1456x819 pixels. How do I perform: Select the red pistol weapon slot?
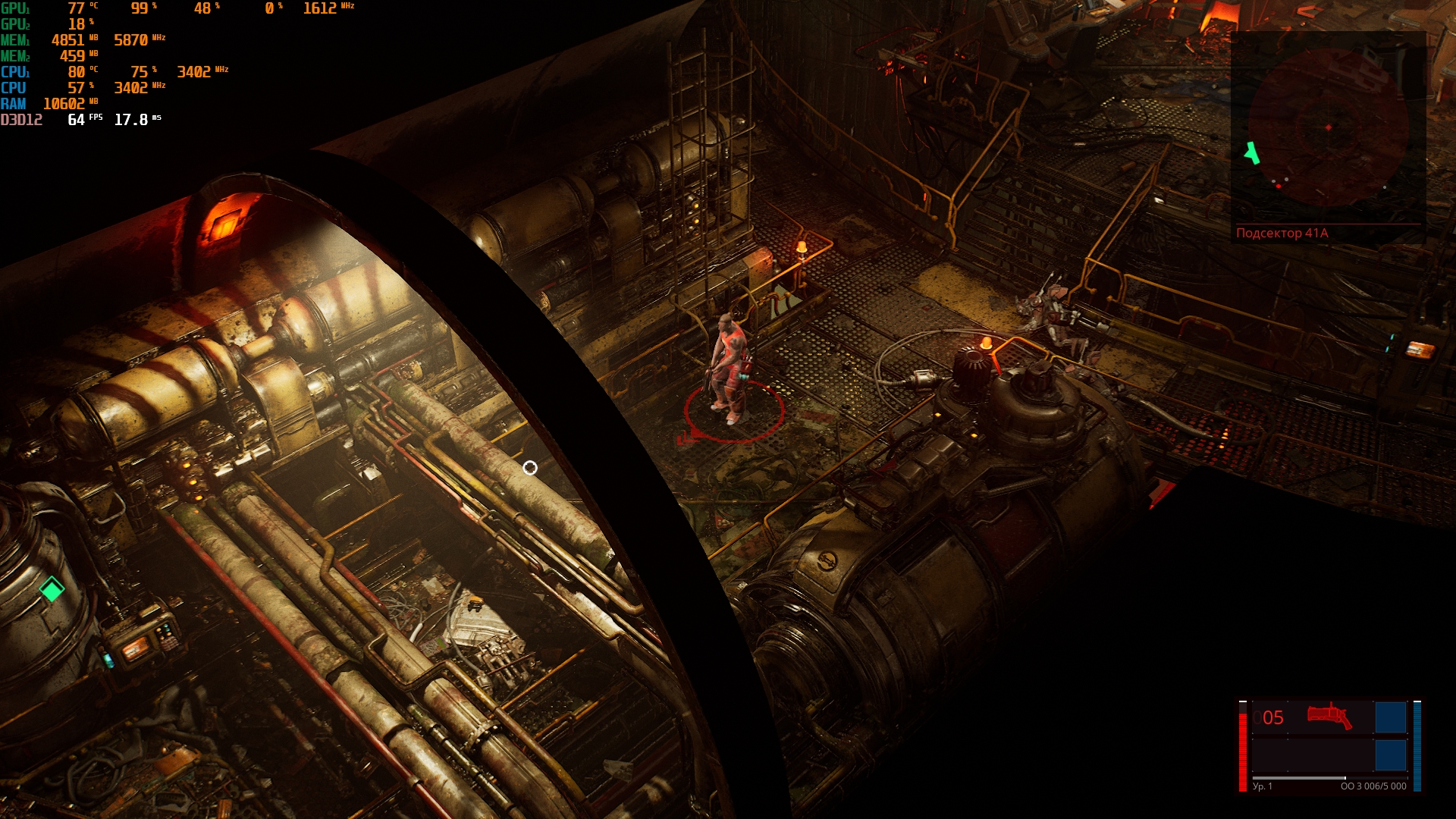tap(1329, 716)
